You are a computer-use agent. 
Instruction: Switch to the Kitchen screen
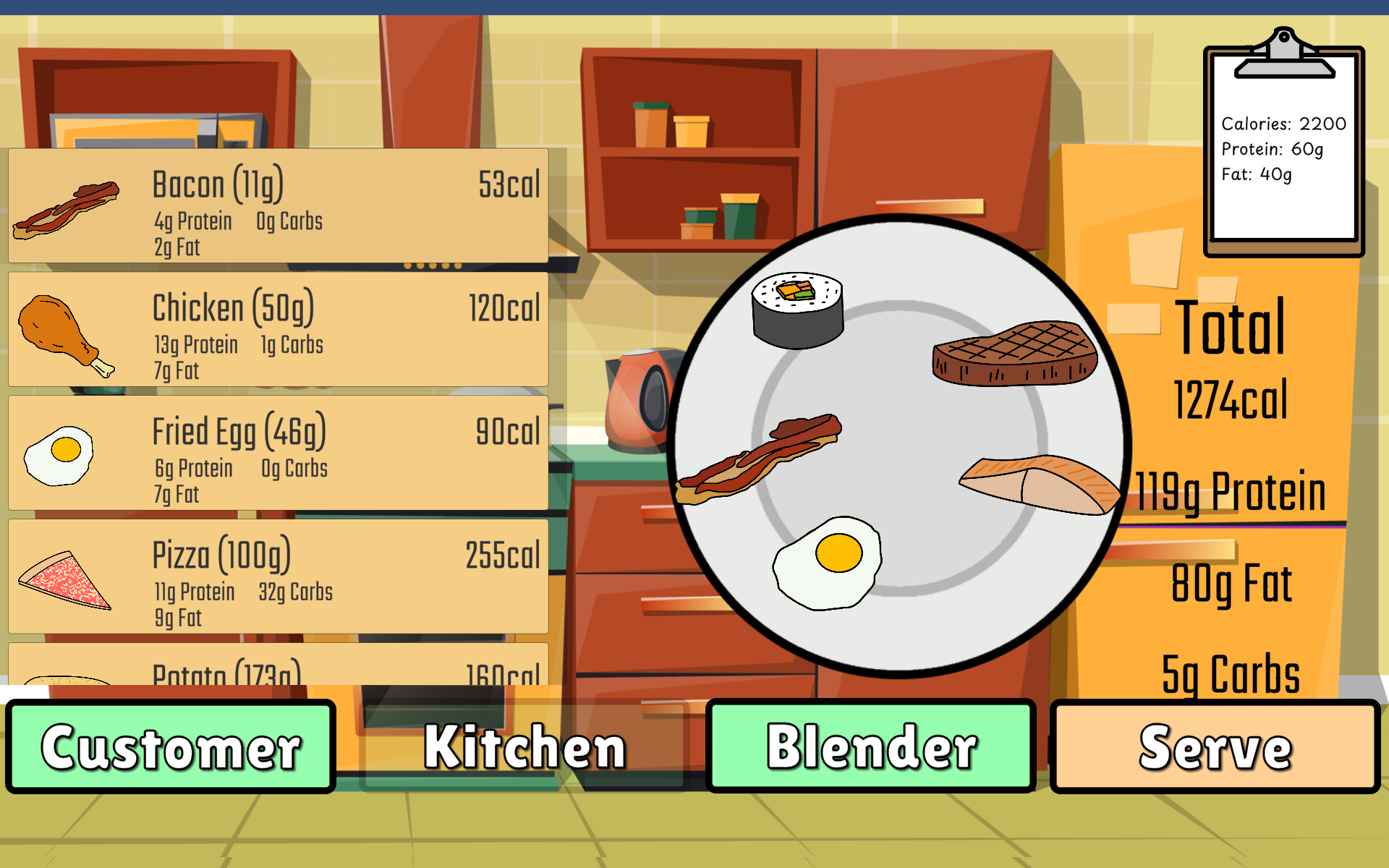[x=524, y=746]
